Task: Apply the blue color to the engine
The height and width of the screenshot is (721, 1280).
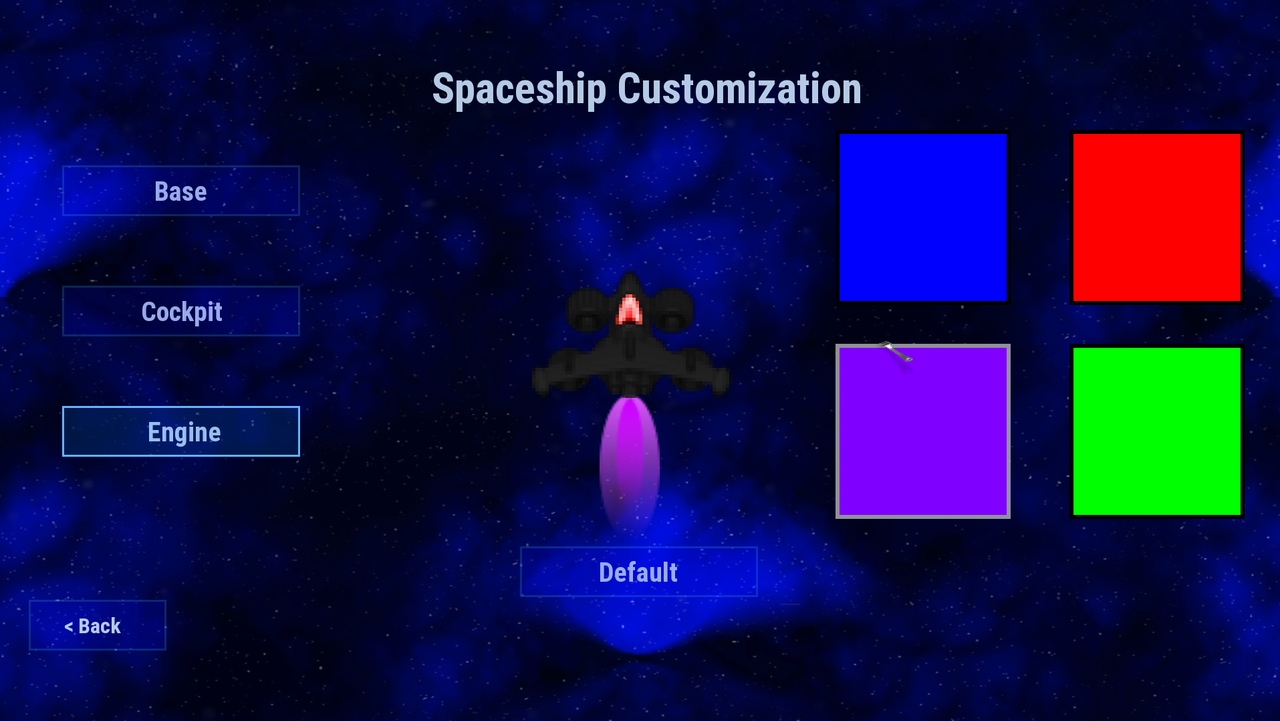Action: tap(923, 217)
